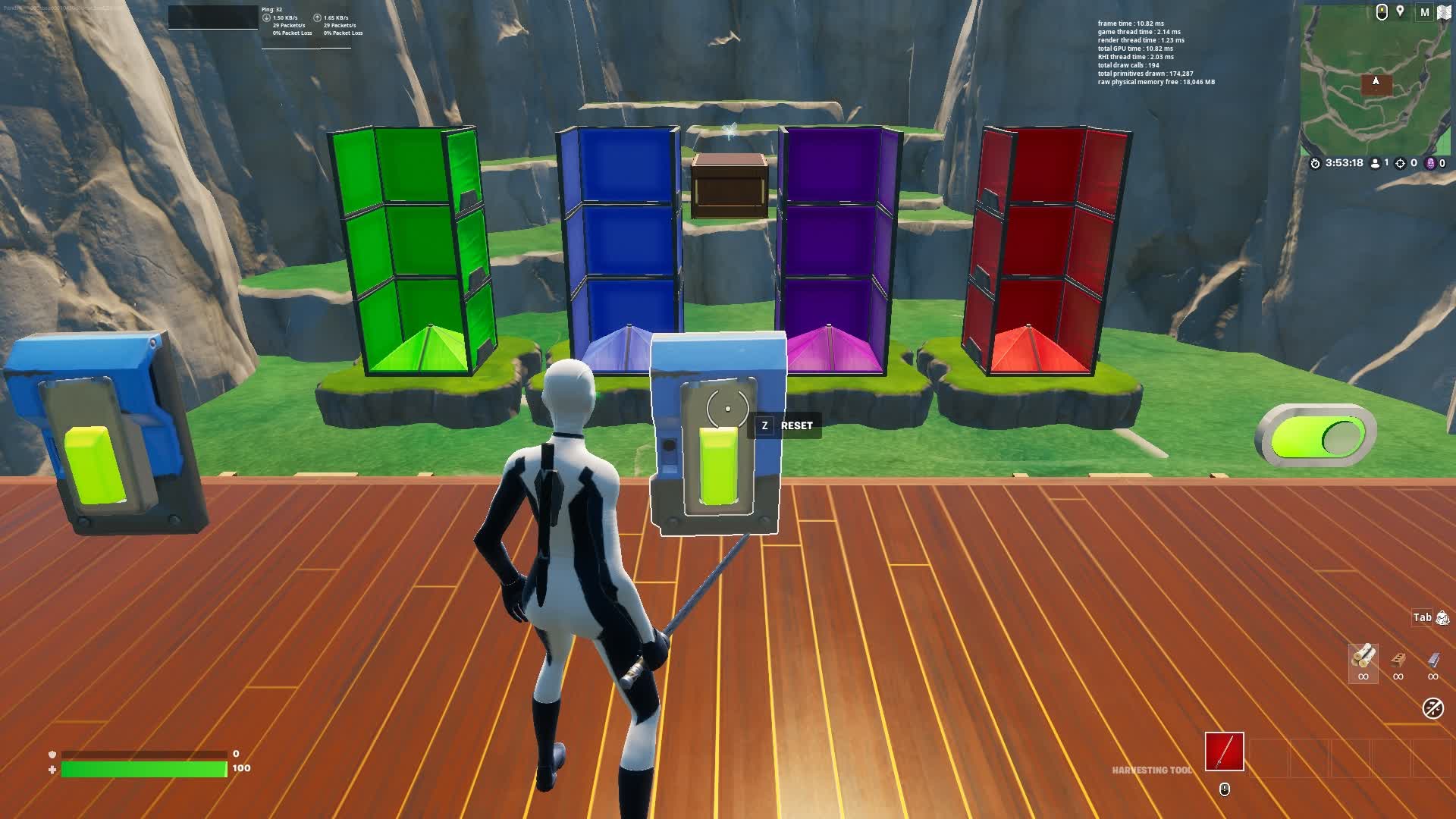
Task: Open the map using the M key indicator
Action: (1424, 11)
